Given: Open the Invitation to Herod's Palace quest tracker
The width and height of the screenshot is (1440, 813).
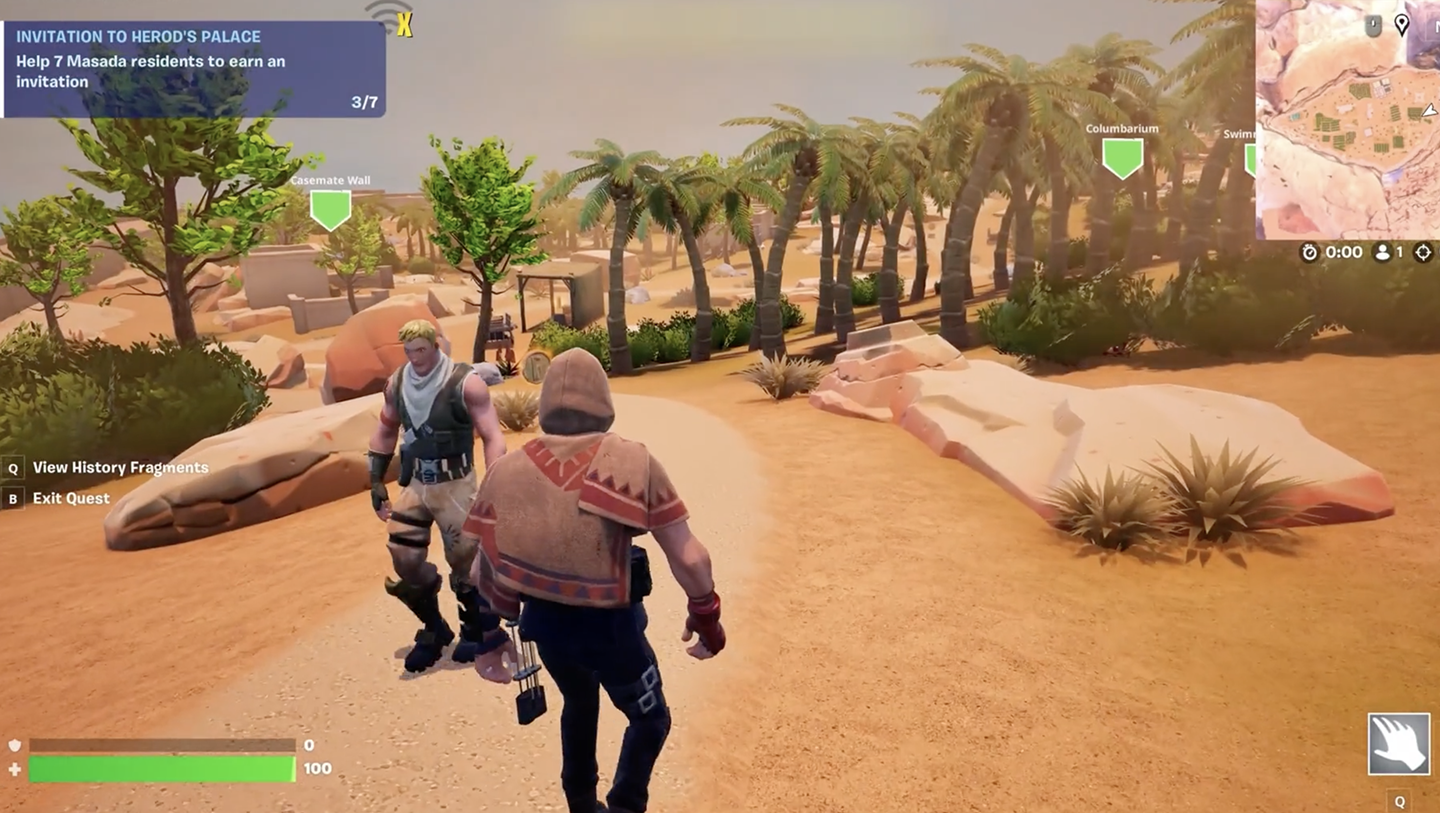Looking at the screenshot, I should 194,68.
